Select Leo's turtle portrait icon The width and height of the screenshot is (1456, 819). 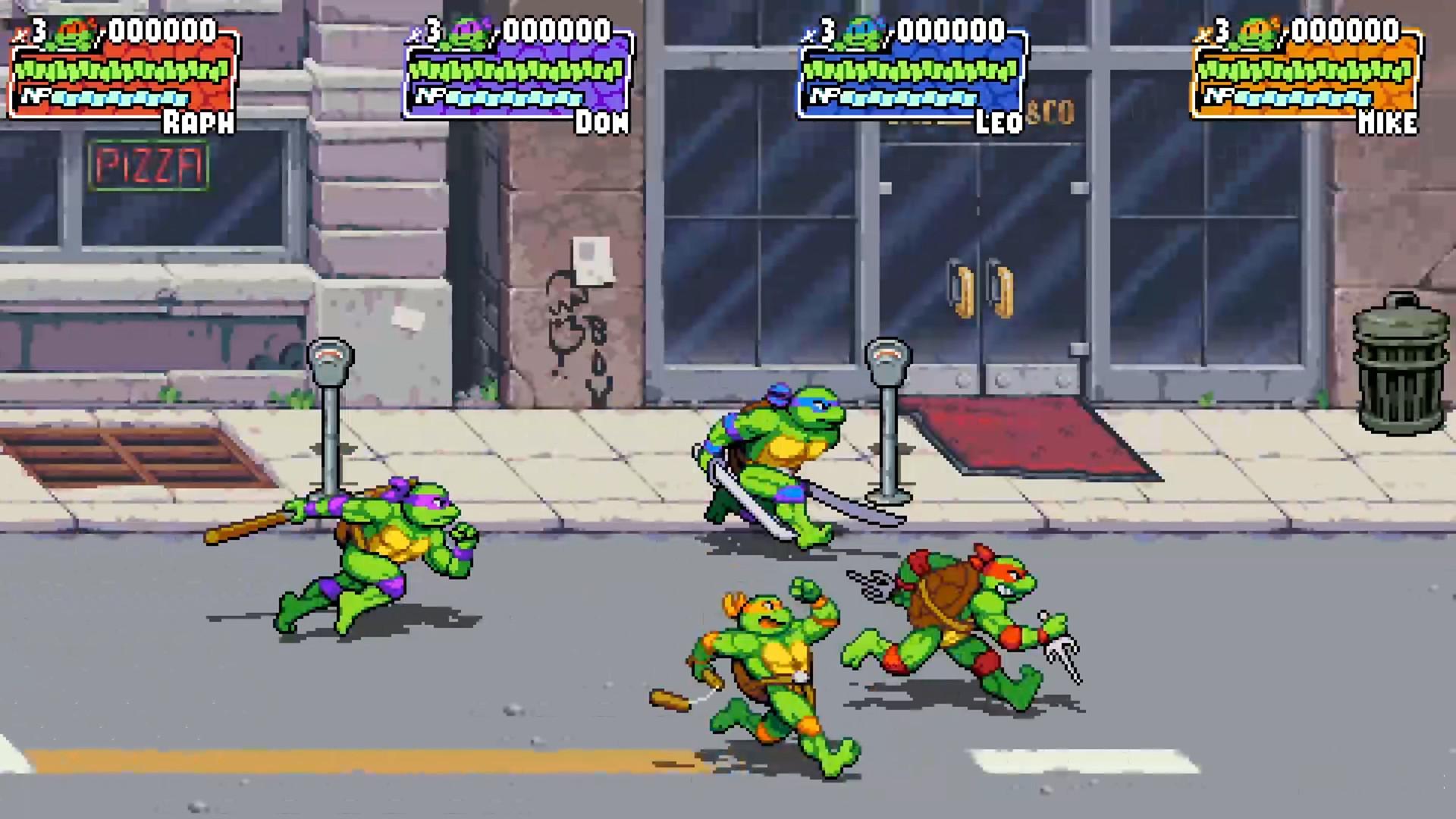tap(863, 30)
